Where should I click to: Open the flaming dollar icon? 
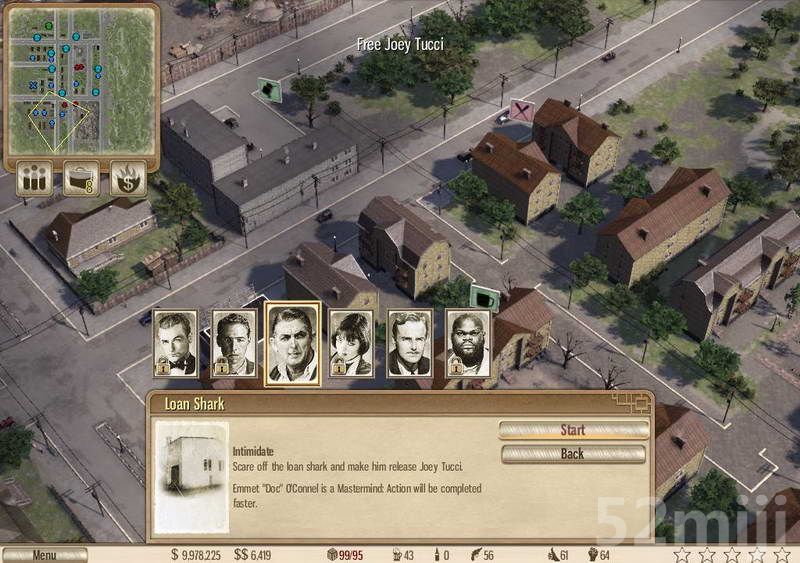pyautogui.click(x=128, y=179)
